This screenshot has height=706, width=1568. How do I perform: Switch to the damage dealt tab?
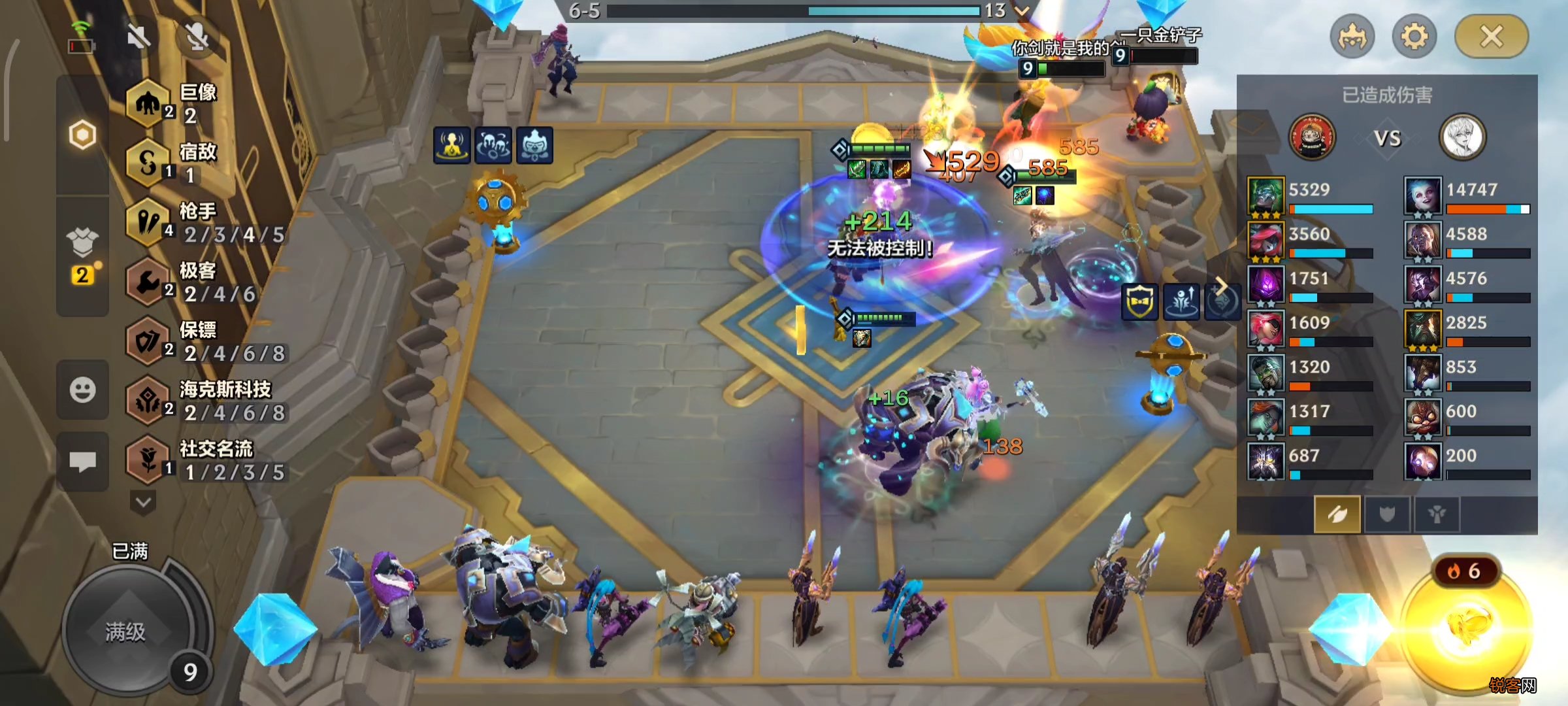(1337, 514)
